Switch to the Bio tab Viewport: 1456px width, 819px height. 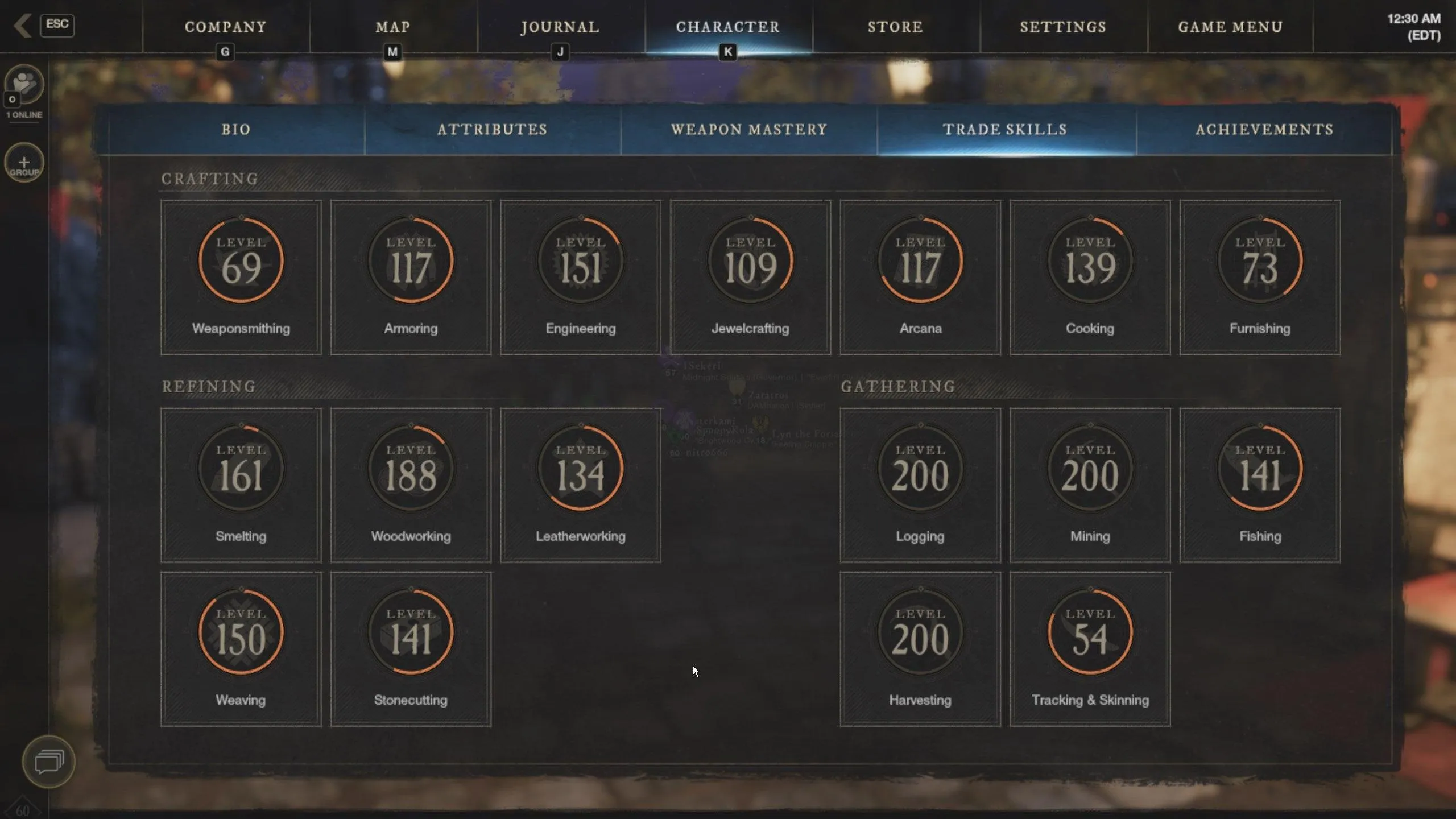click(x=236, y=130)
